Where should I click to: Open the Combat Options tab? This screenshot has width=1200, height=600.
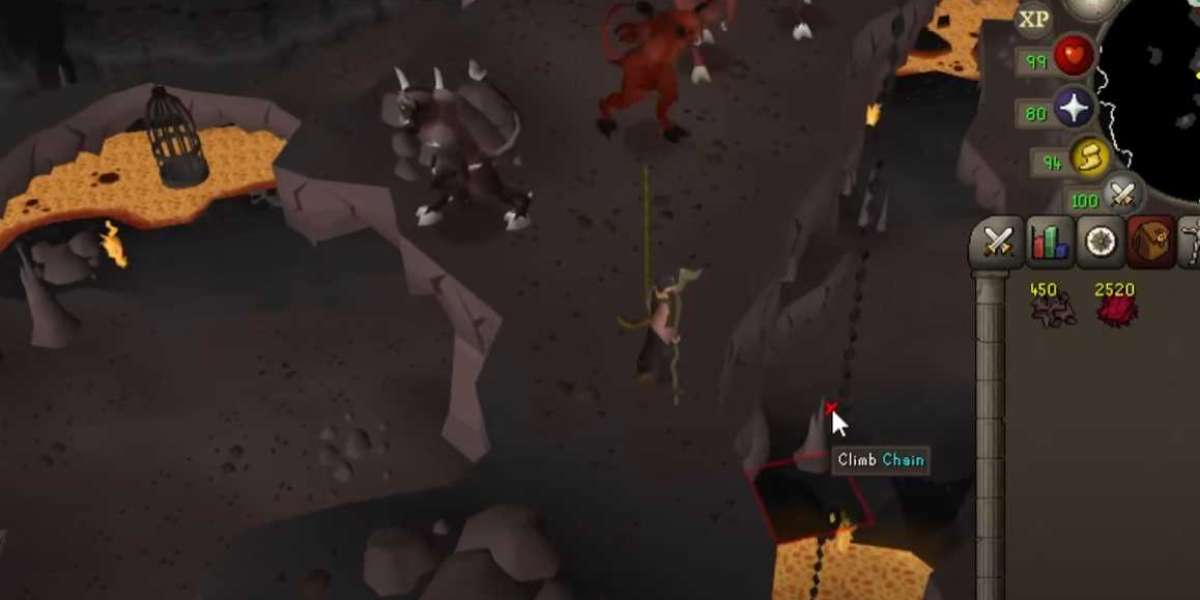[998, 242]
